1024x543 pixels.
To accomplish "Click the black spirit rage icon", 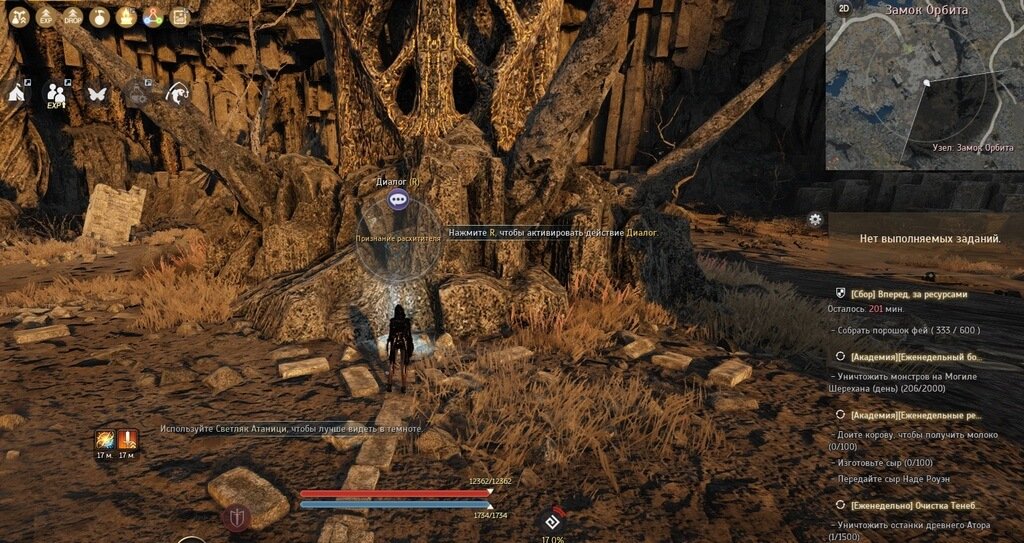I will (x=551, y=521).
